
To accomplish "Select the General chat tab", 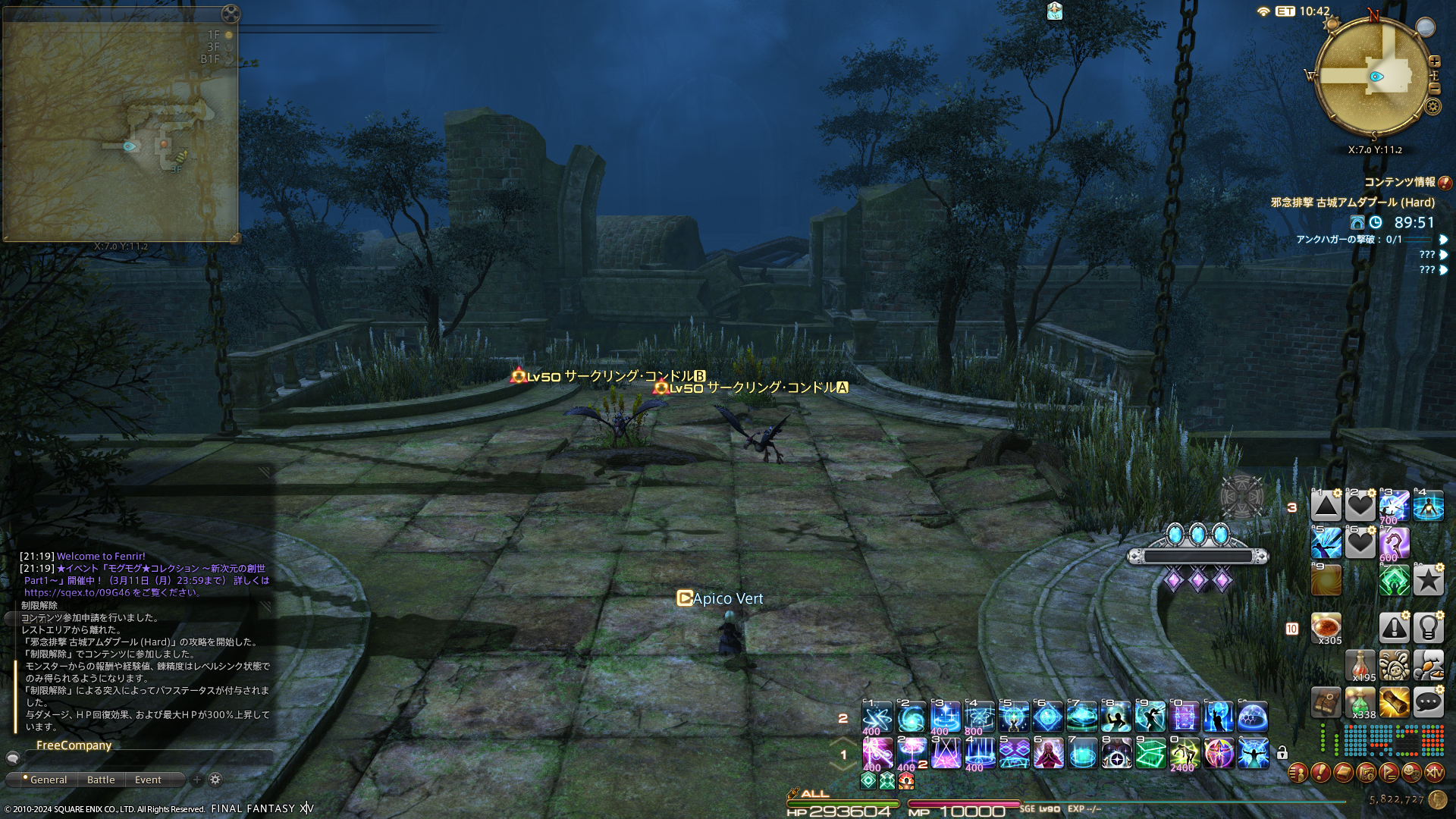I will coord(49,780).
